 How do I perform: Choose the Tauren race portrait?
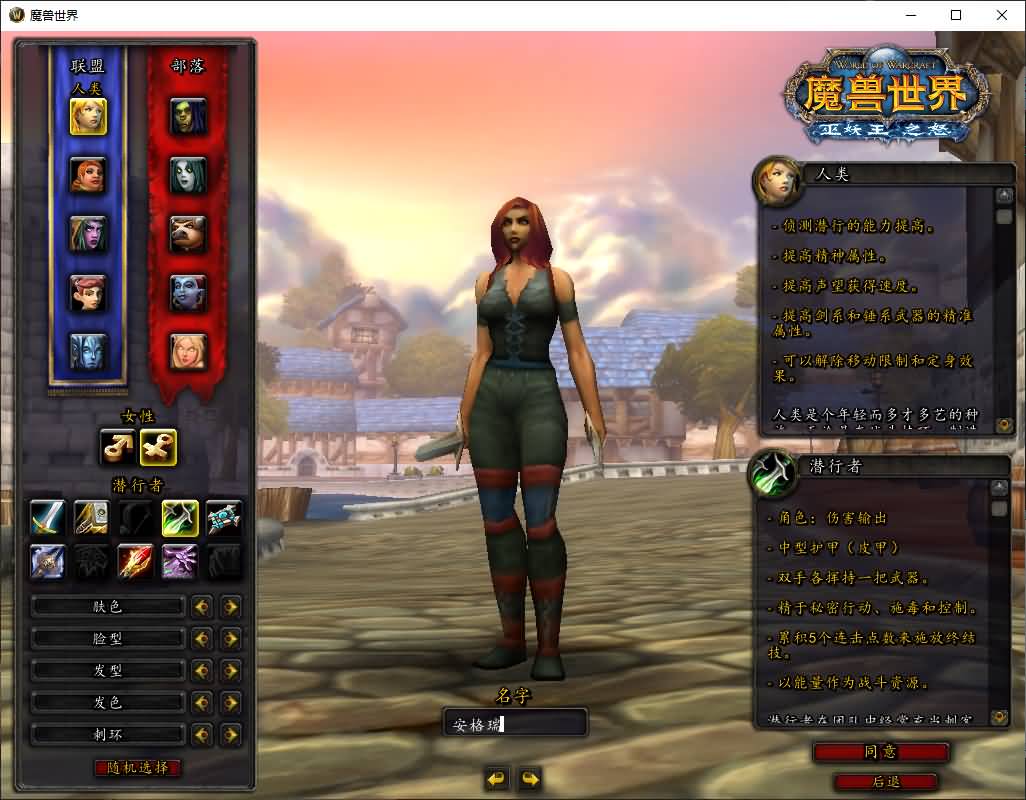[188, 233]
